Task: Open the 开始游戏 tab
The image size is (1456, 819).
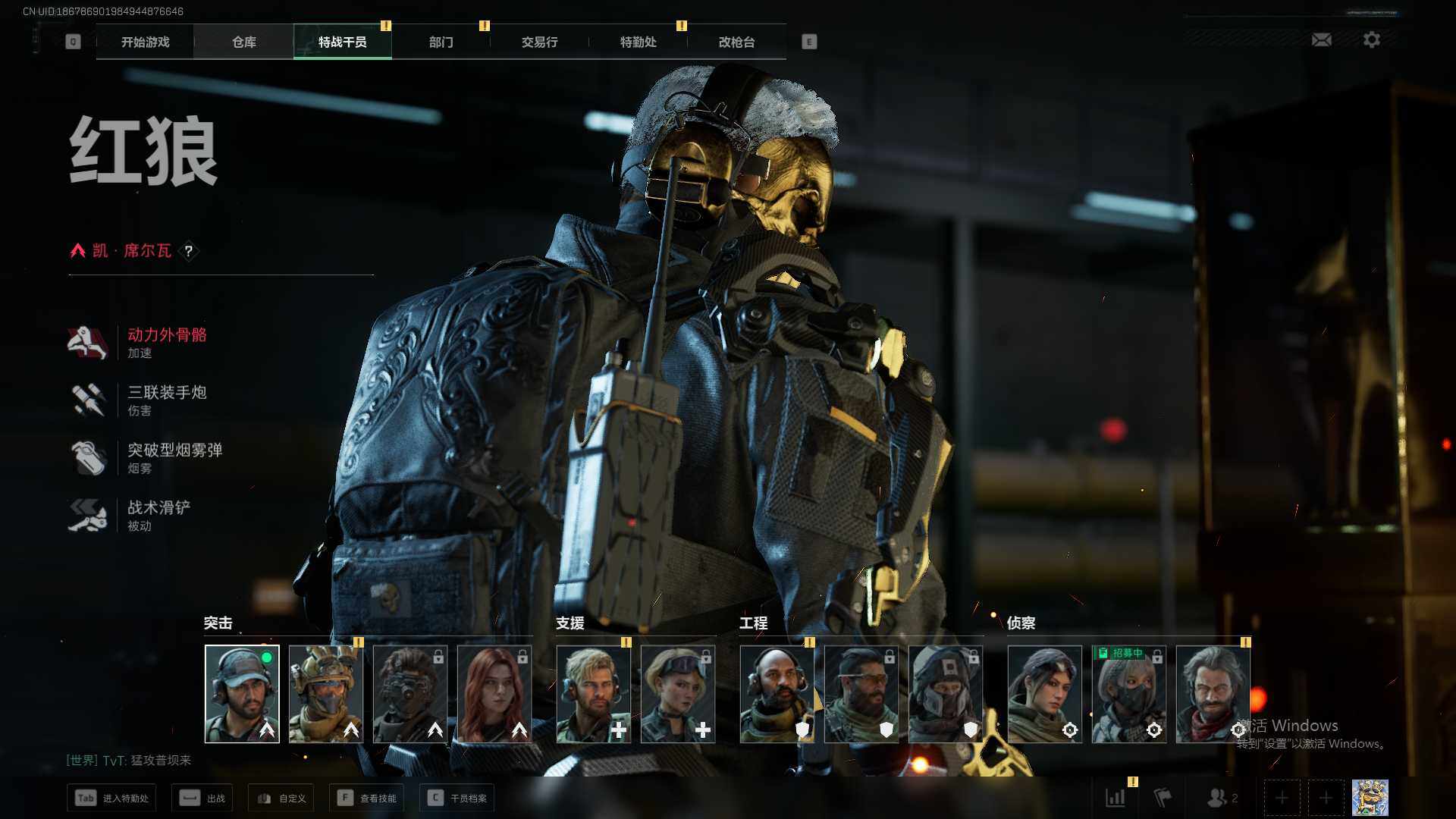Action: (145, 42)
